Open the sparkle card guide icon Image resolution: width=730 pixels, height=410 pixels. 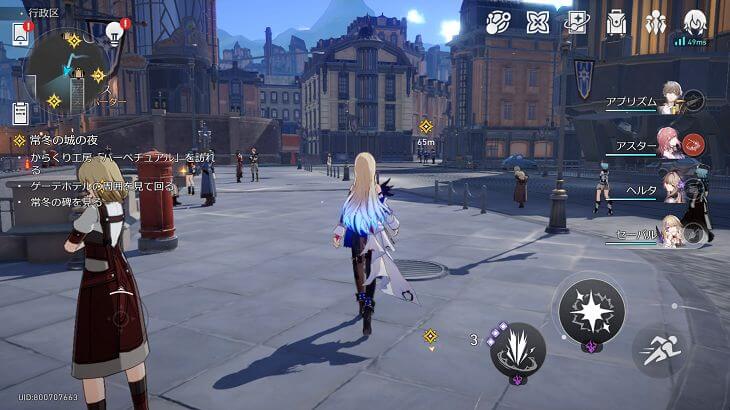point(577,22)
